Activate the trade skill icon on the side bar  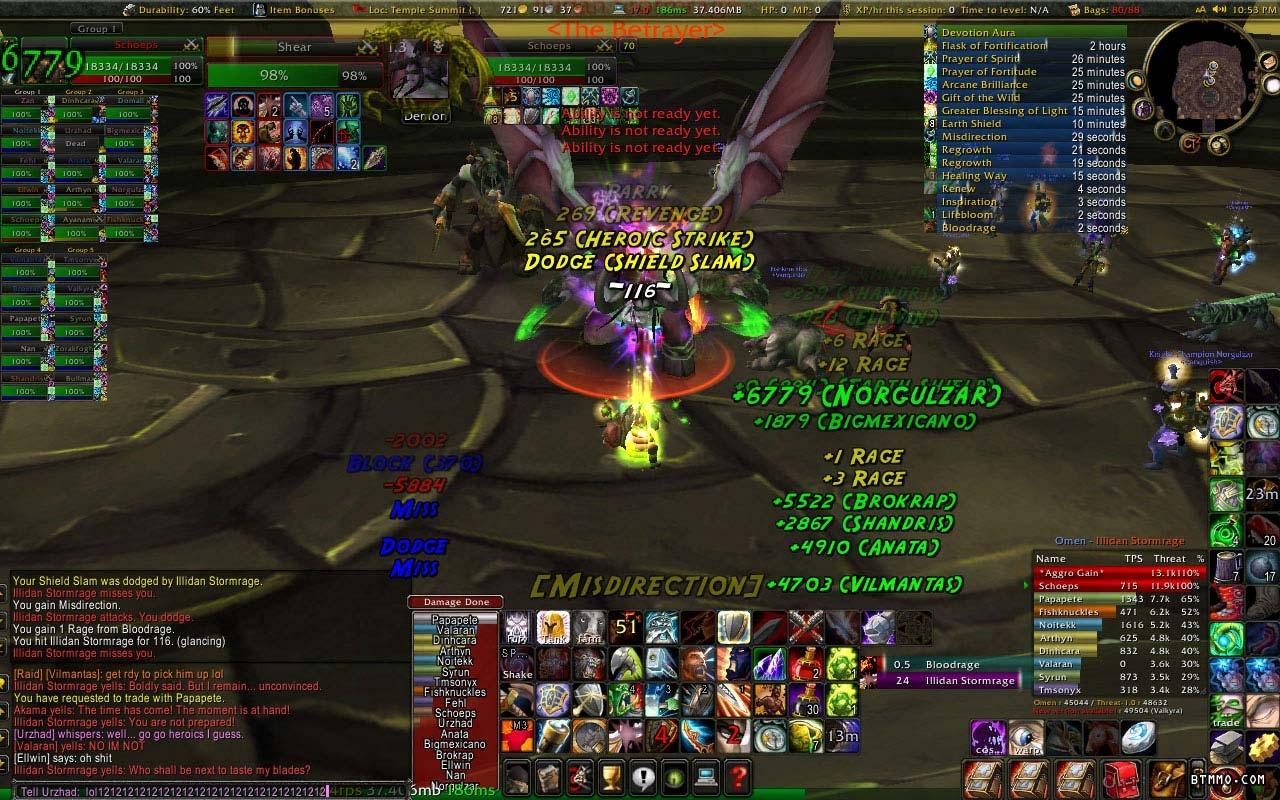click(x=1226, y=712)
